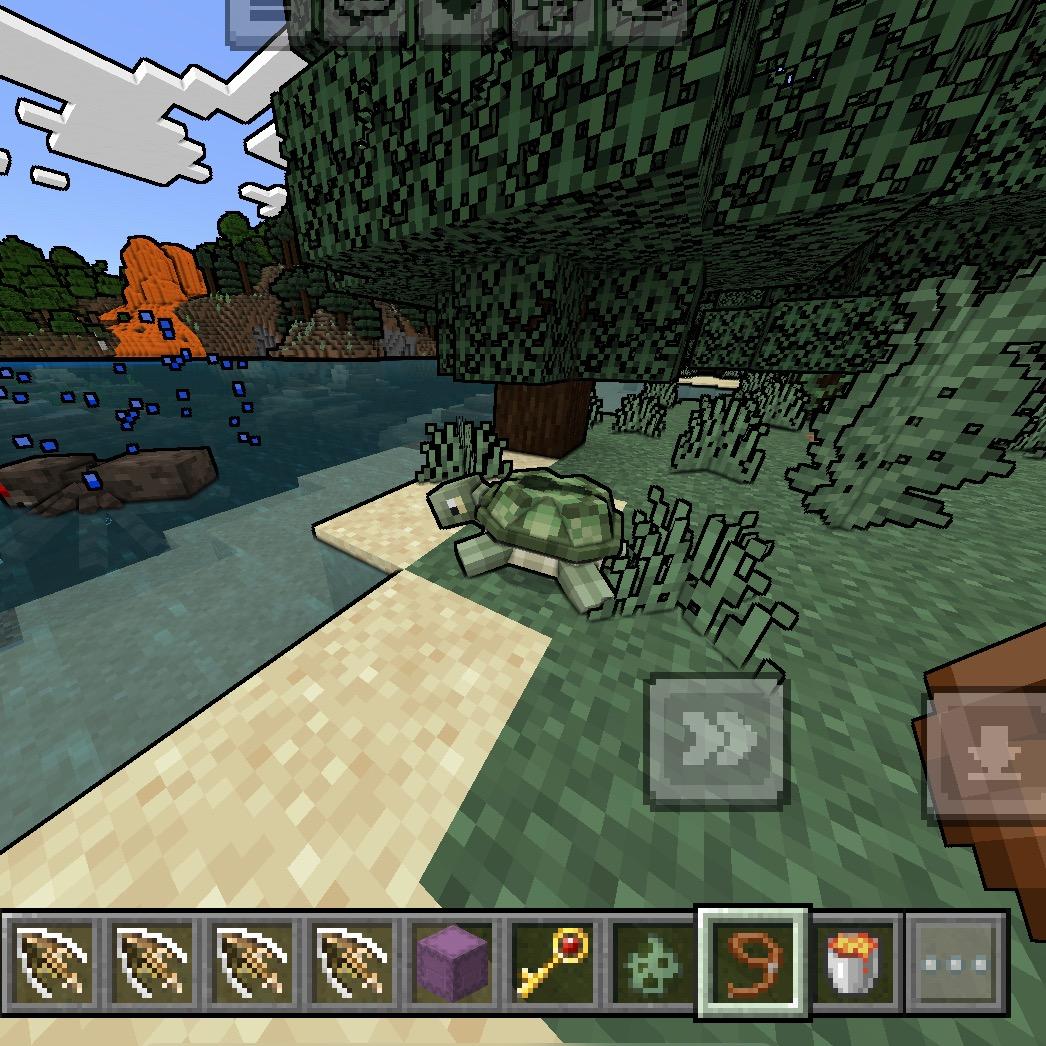Screen dimensions: 1046x1046
Task: Open the inventory with the three-dots button
Action: [955, 963]
